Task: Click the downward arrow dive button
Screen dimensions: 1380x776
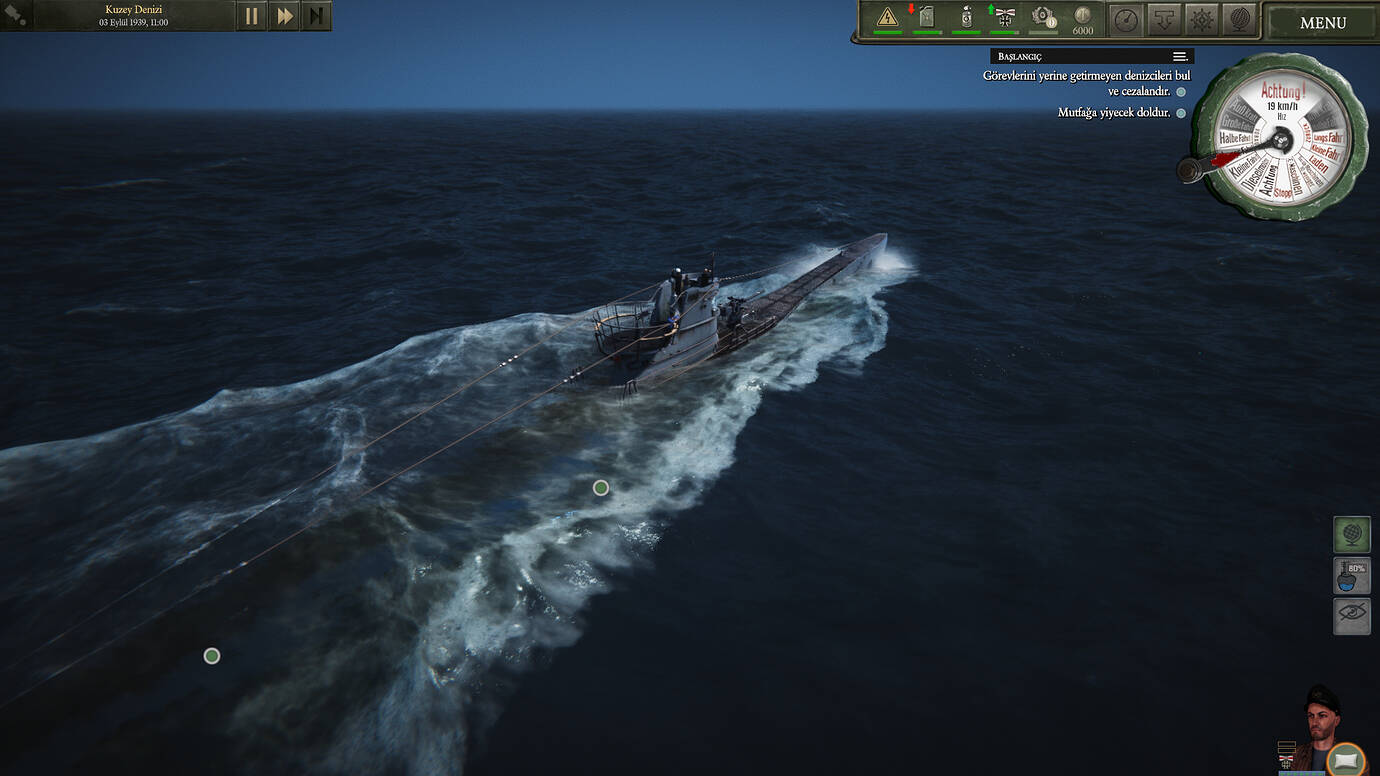Action: 1163,19
